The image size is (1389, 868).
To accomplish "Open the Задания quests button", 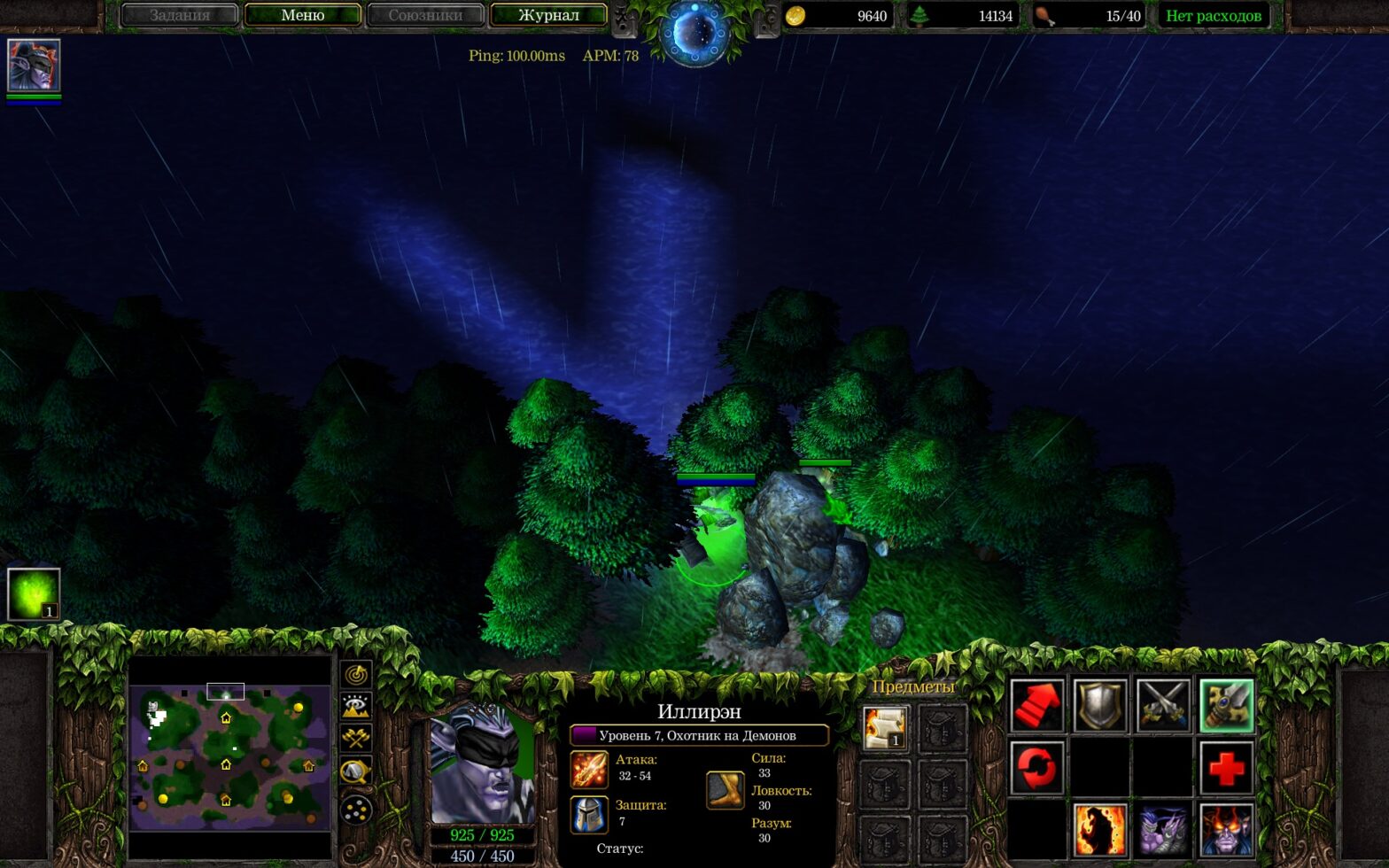I will click(180, 15).
